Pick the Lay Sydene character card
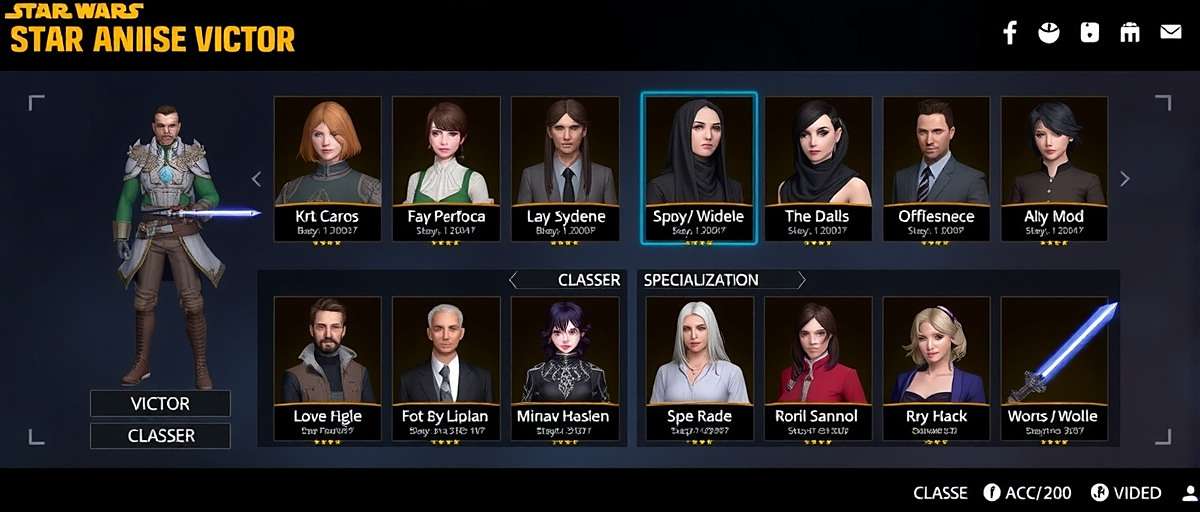1200x512 pixels. (564, 168)
